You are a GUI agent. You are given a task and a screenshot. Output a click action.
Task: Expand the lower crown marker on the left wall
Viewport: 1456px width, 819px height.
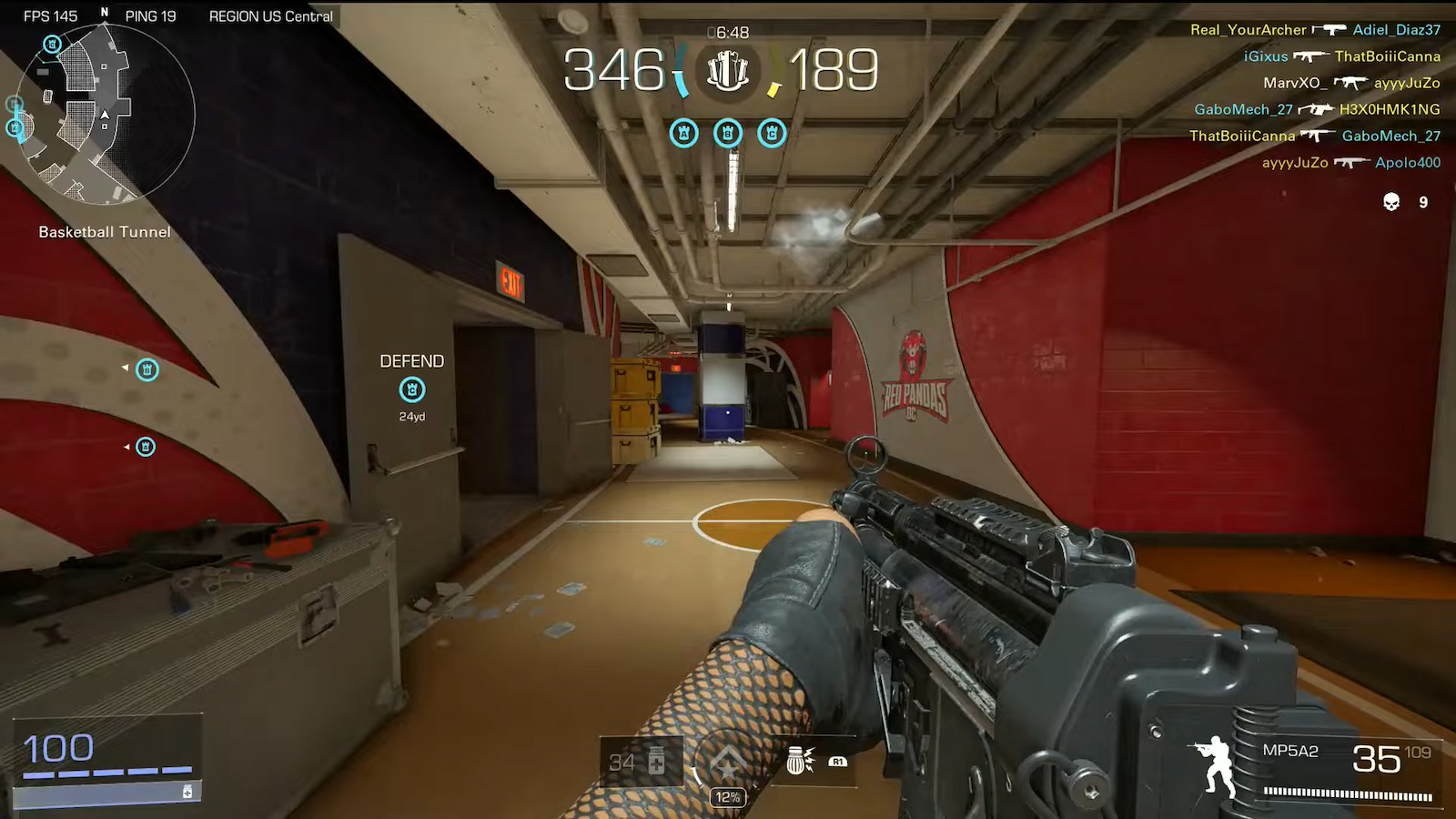tap(145, 447)
